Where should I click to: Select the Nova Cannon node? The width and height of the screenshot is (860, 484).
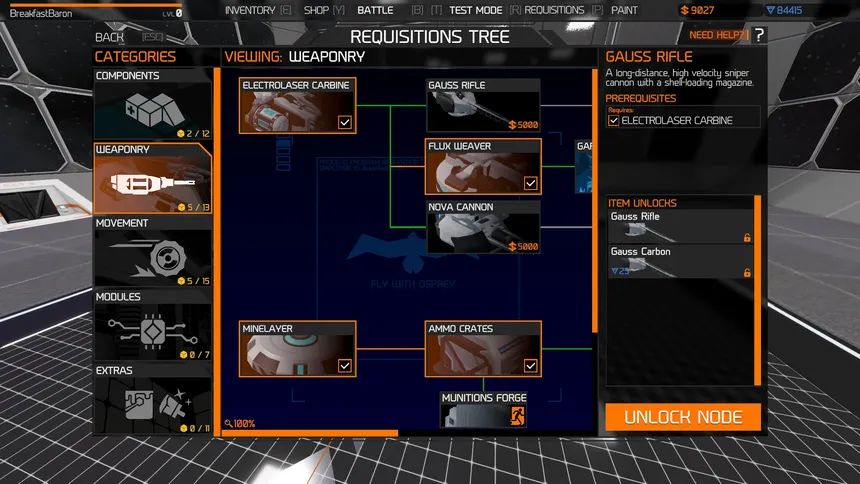(483, 227)
